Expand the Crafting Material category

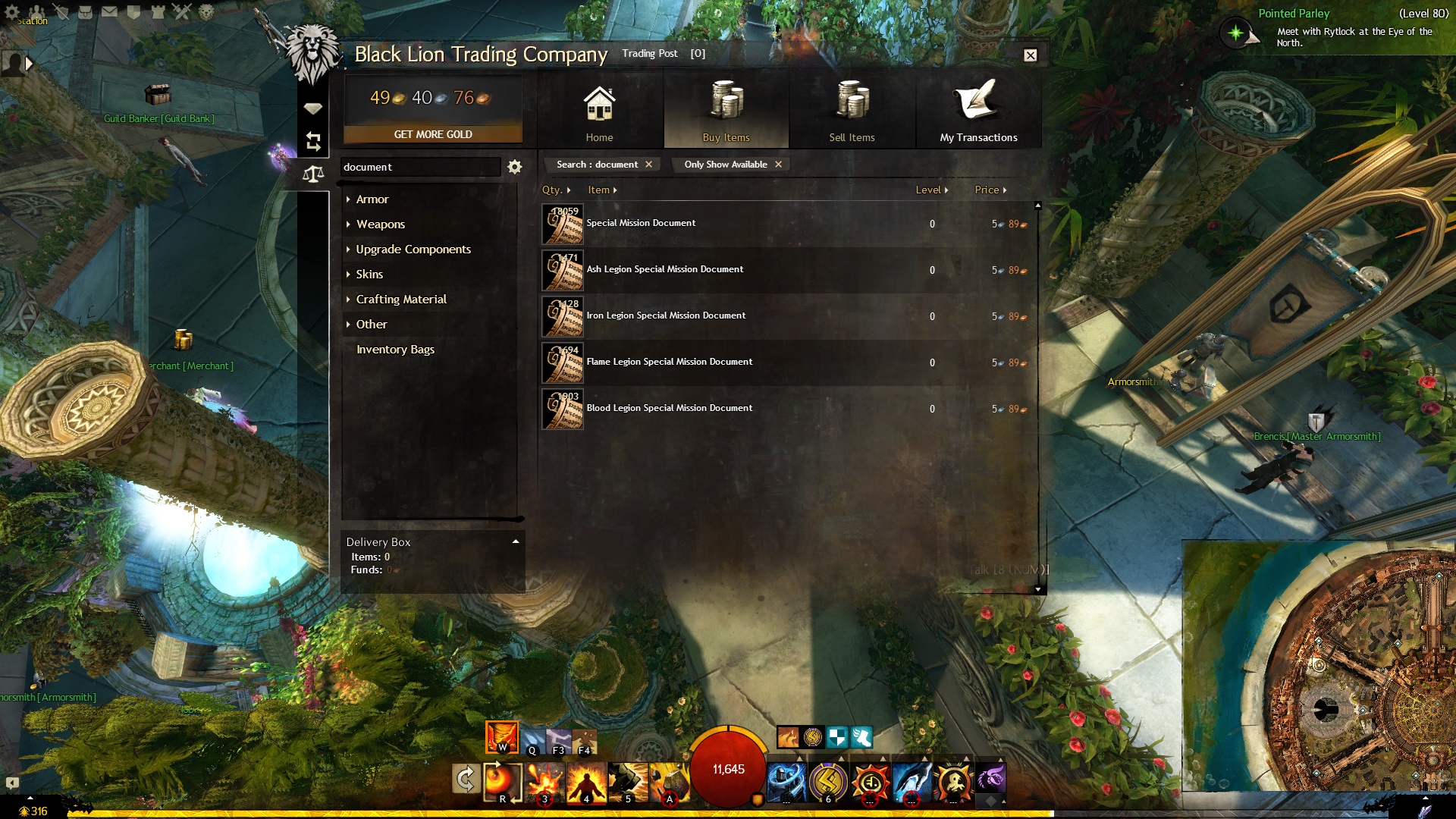[x=401, y=300]
